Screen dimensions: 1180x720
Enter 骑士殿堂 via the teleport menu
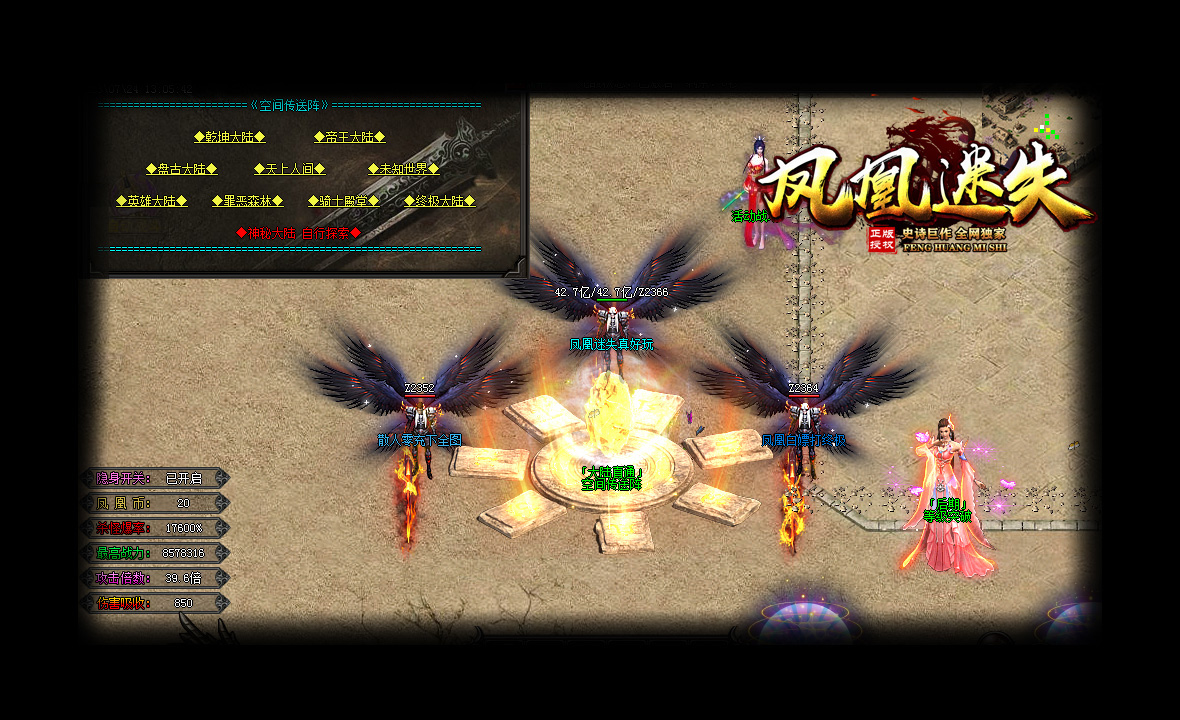pos(343,201)
